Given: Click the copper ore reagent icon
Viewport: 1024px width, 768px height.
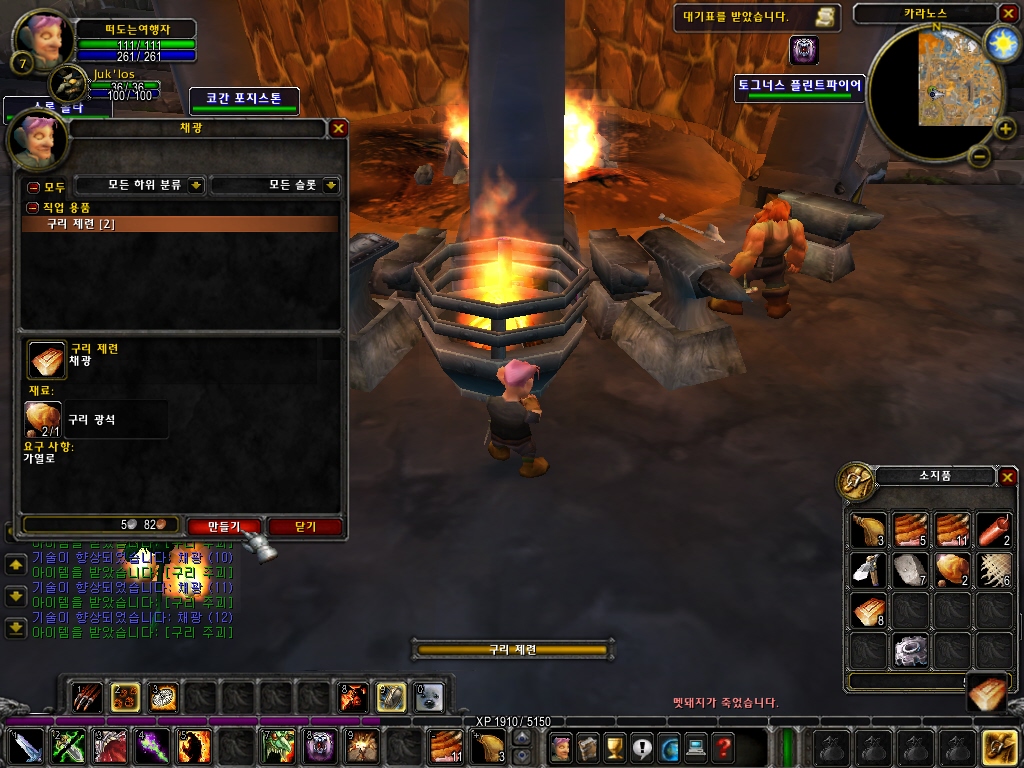Looking at the screenshot, I should click(x=43, y=420).
